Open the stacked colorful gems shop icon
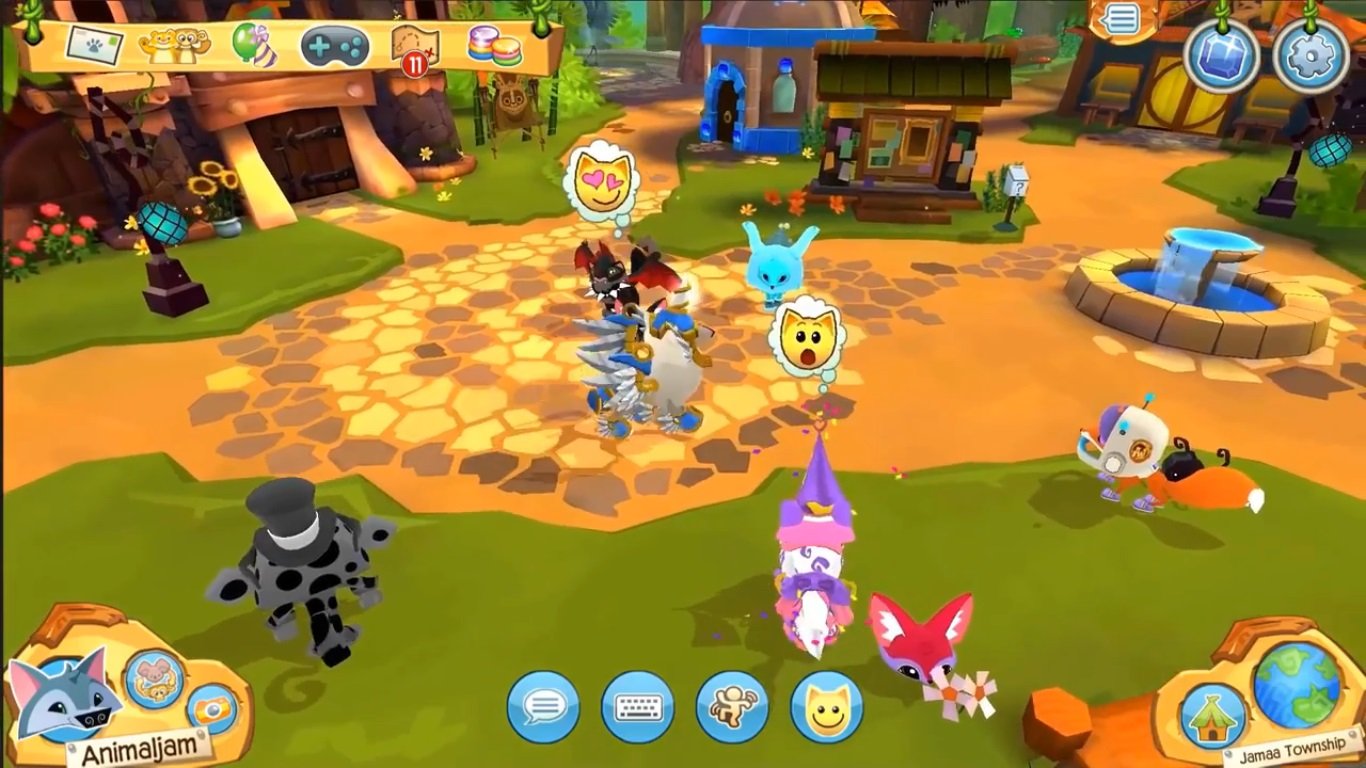The image size is (1366, 768). point(494,46)
